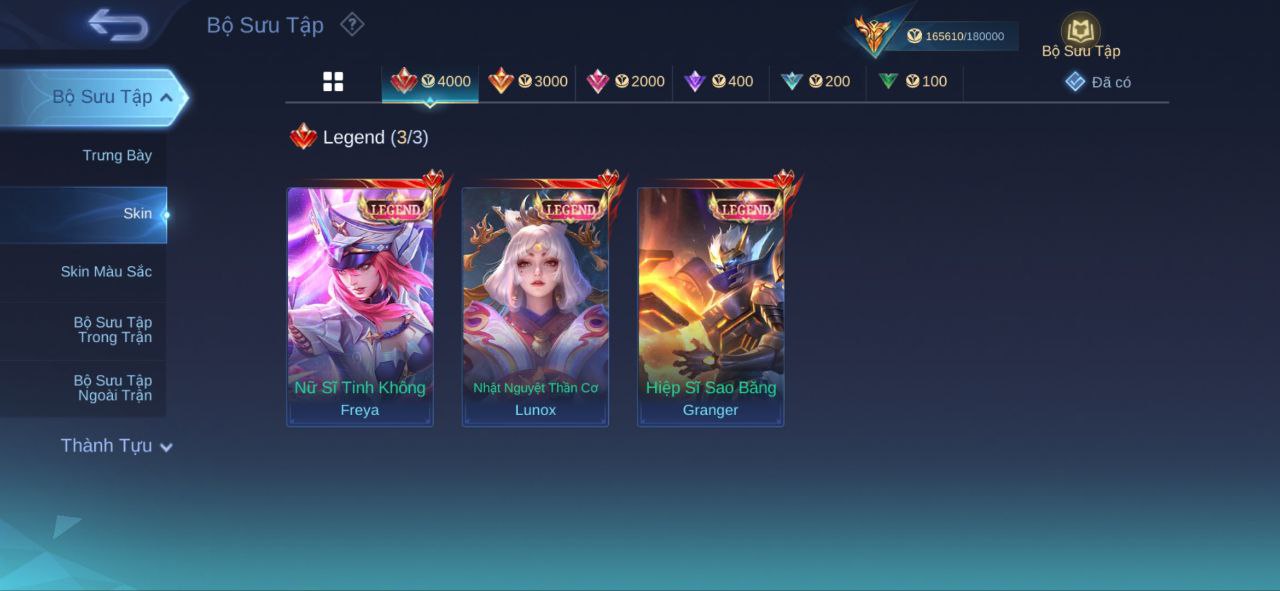This screenshot has width=1280, height=591.
Task: Open Skin Màu Sắc in the sidebar
Action: (105, 271)
